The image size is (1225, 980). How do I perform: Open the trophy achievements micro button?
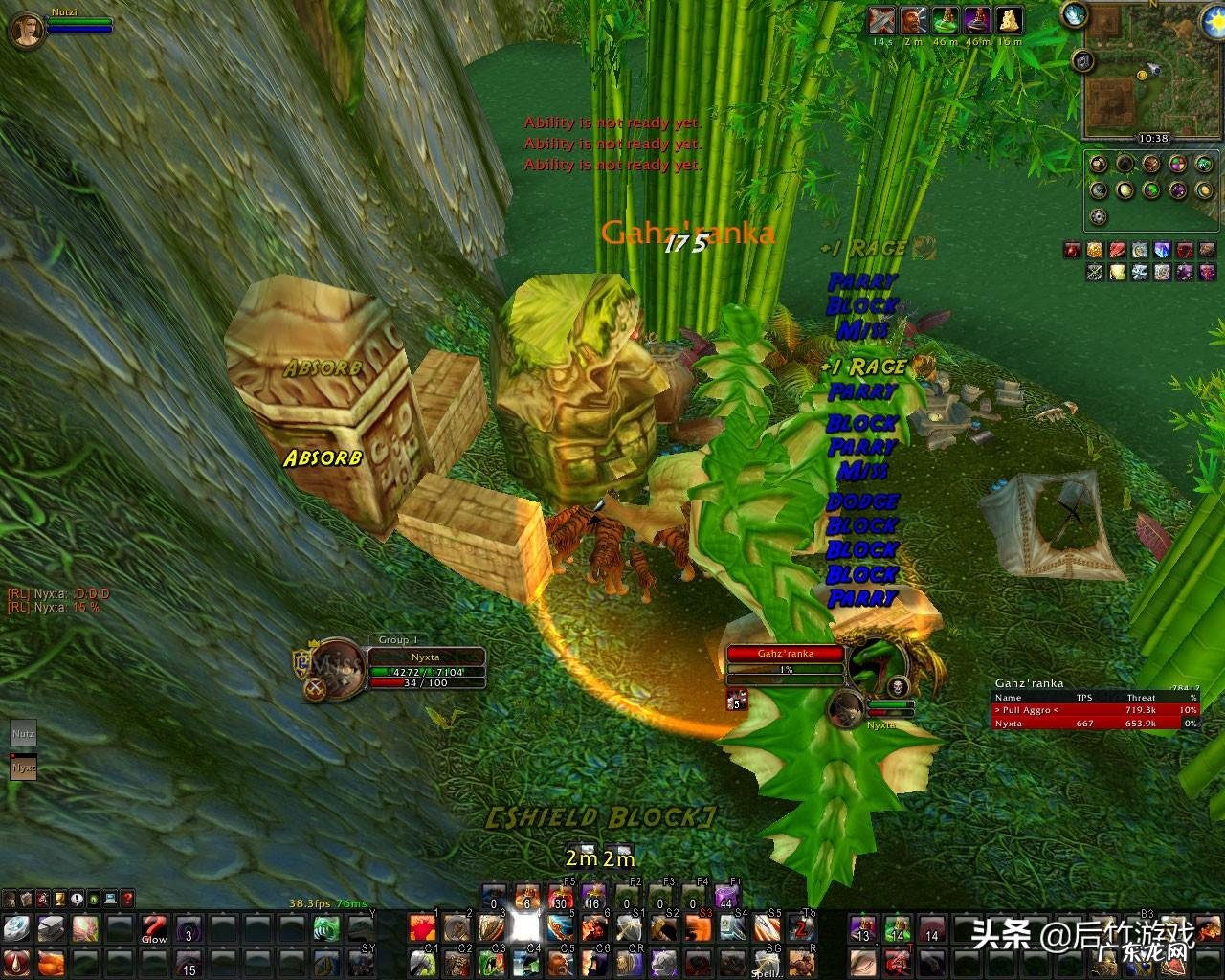click(60, 899)
